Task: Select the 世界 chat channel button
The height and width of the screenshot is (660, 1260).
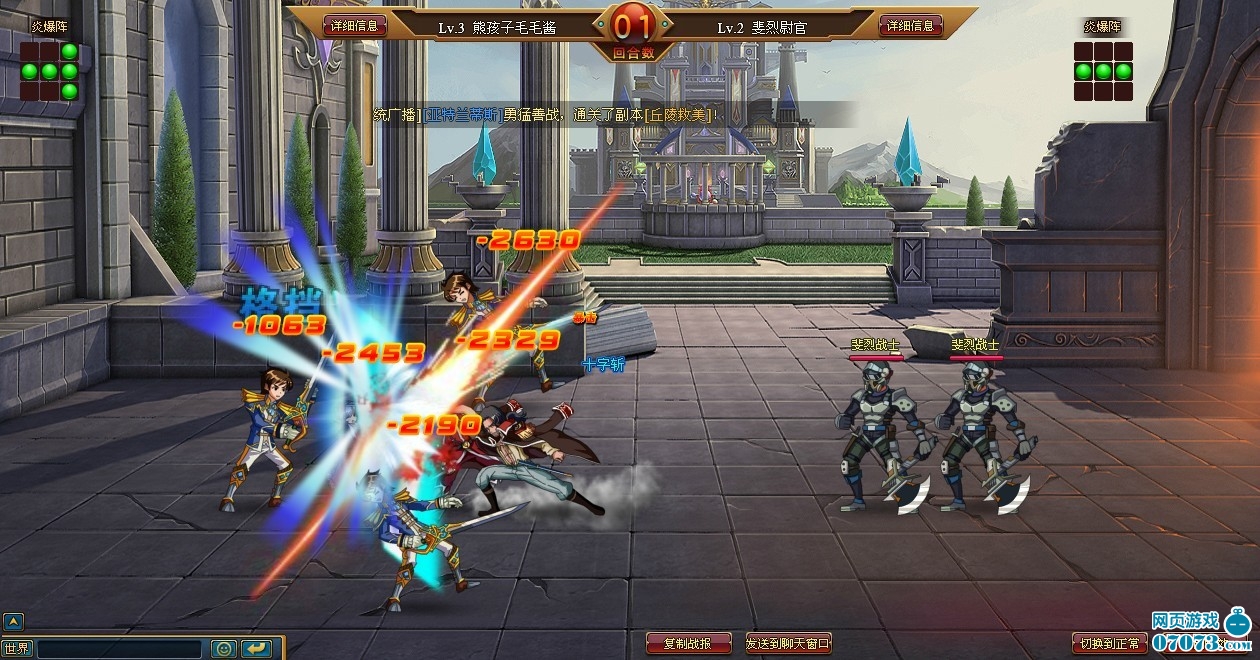Action: click(x=17, y=649)
